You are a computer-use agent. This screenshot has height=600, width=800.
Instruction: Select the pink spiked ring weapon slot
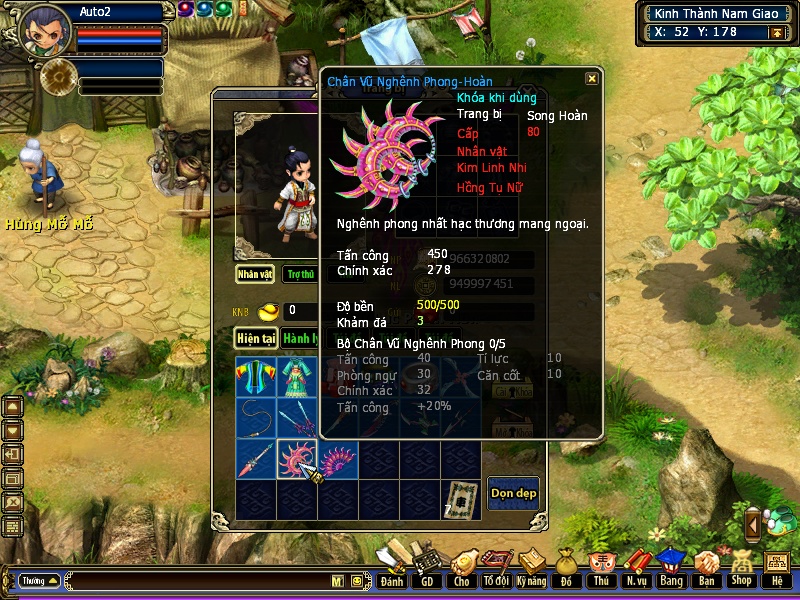[297, 459]
